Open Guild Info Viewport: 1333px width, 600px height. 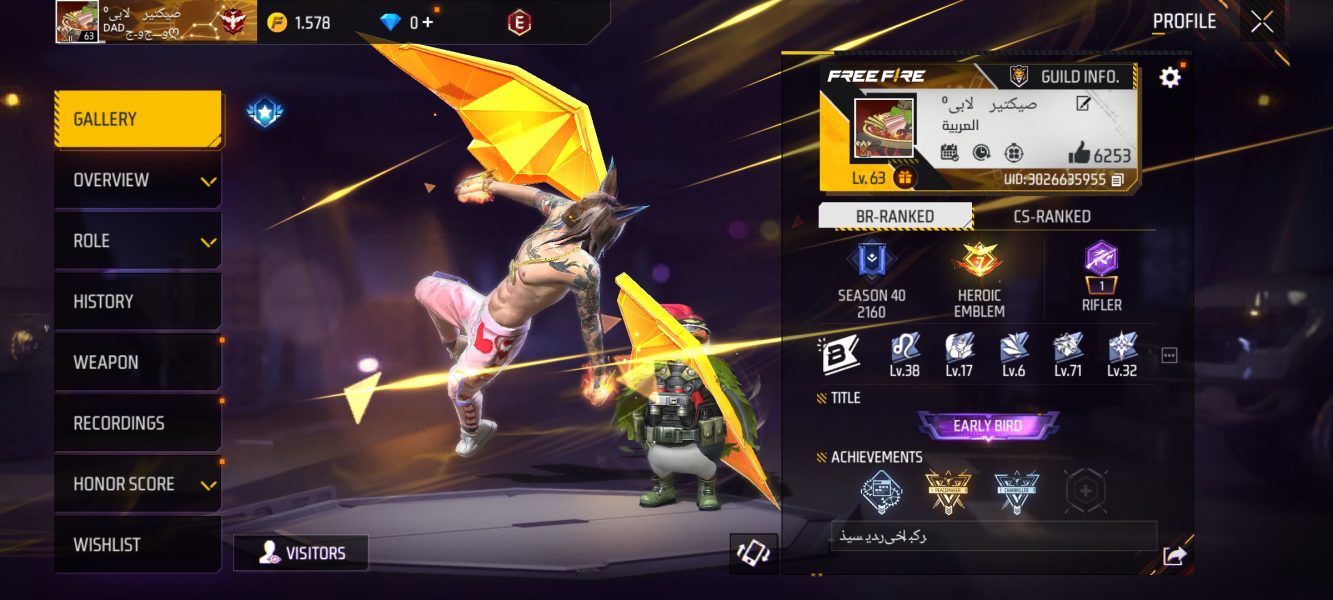click(1070, 77)
